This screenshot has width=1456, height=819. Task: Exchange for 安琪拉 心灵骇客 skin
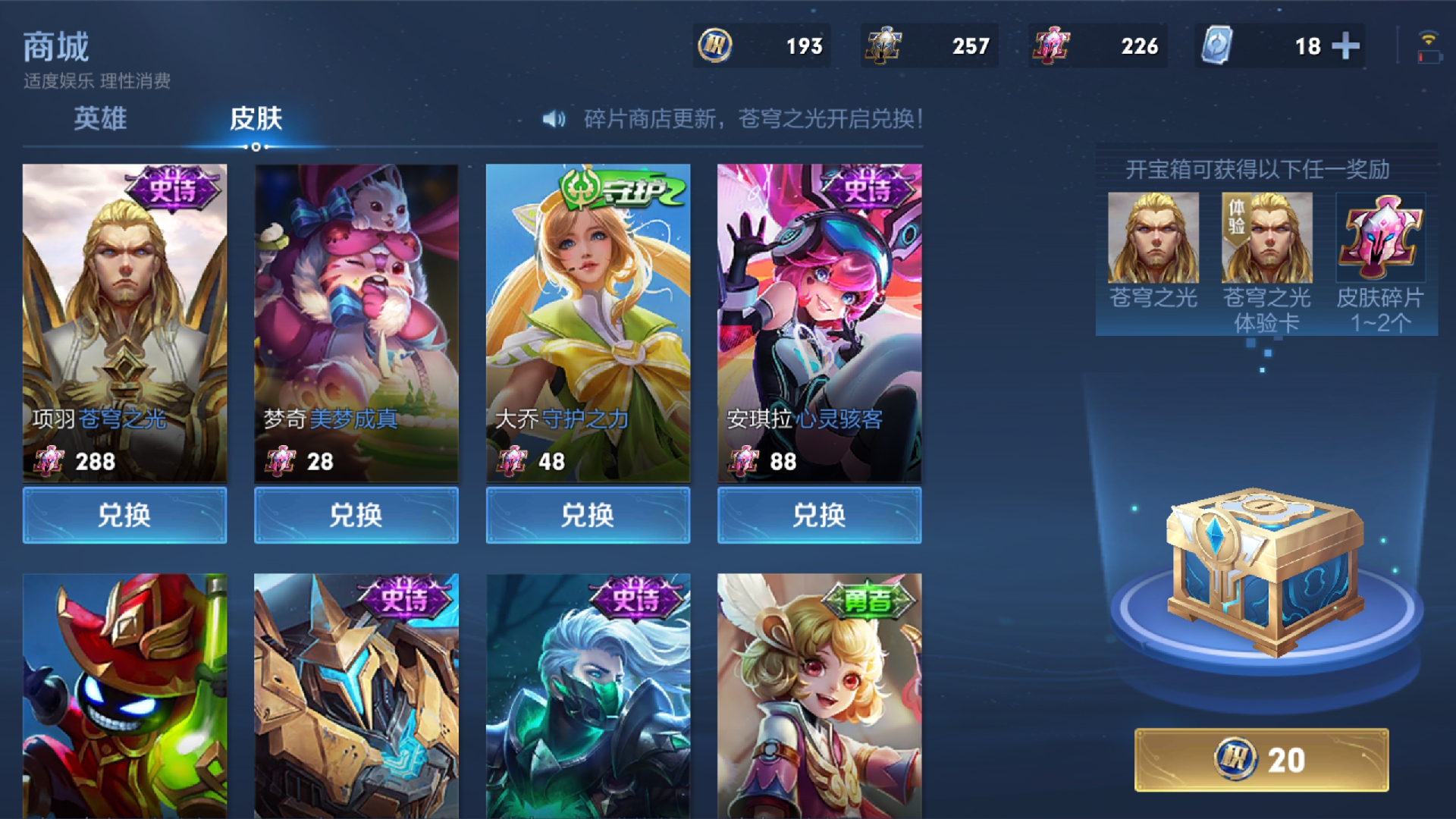click(x=819, y=516)
